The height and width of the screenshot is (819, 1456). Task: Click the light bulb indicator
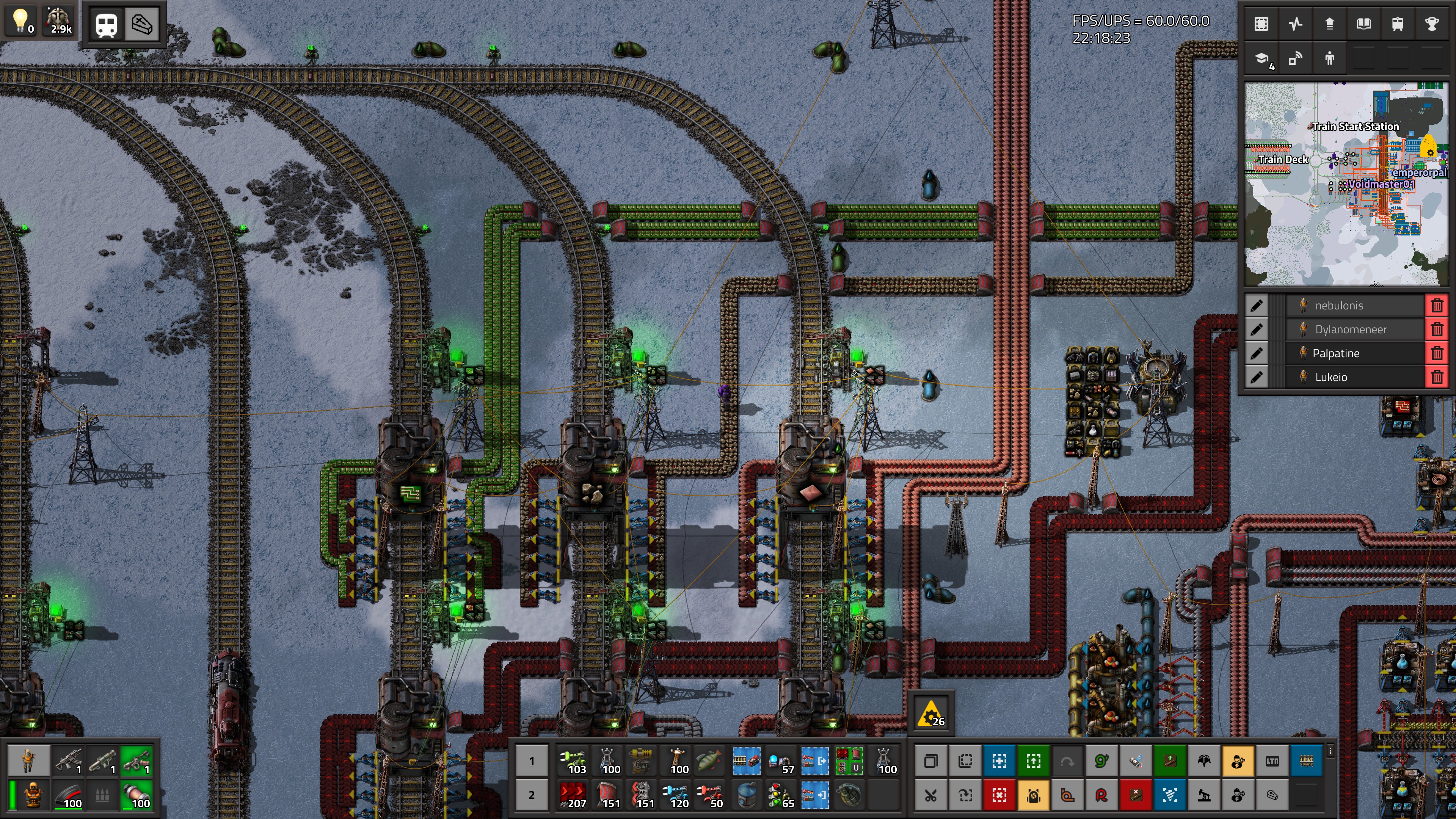(x=21, y=22)
